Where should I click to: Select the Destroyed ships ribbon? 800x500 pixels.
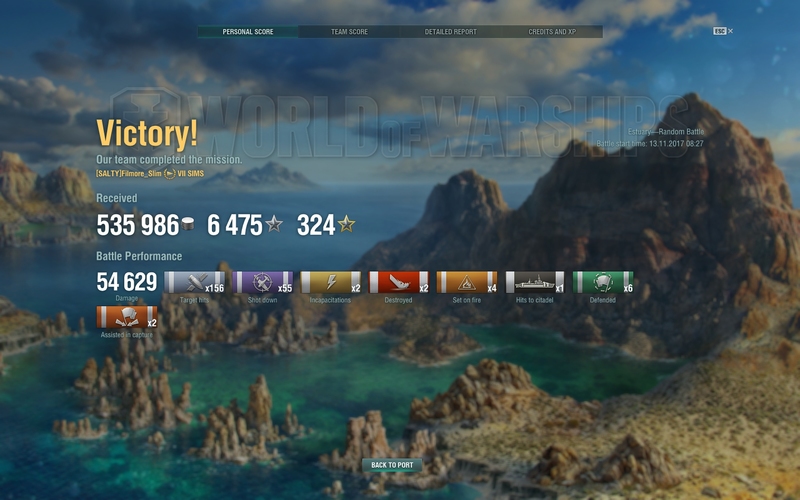point(398,283)
